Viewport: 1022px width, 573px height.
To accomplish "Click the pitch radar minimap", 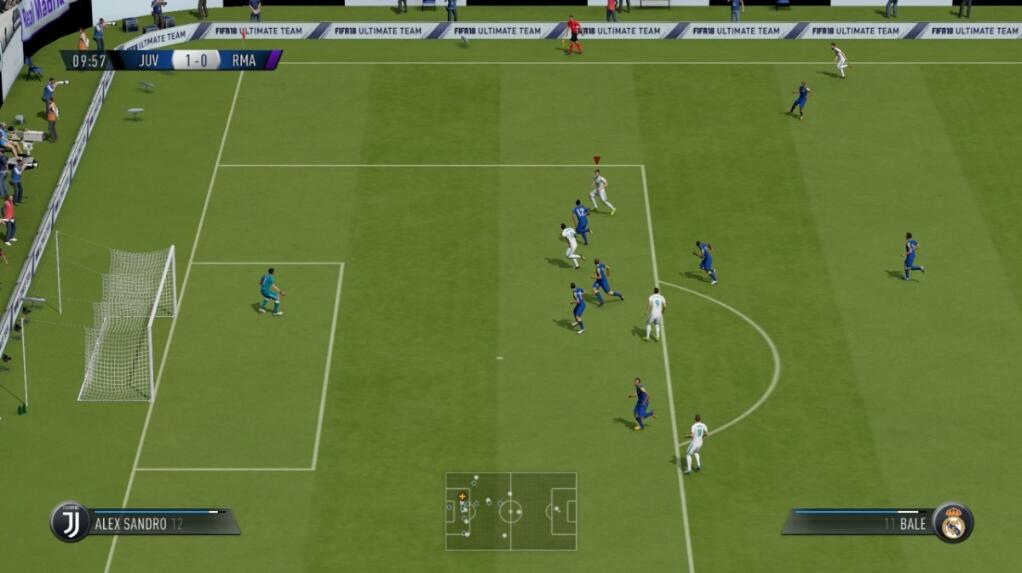I will (x=511, y=511).
